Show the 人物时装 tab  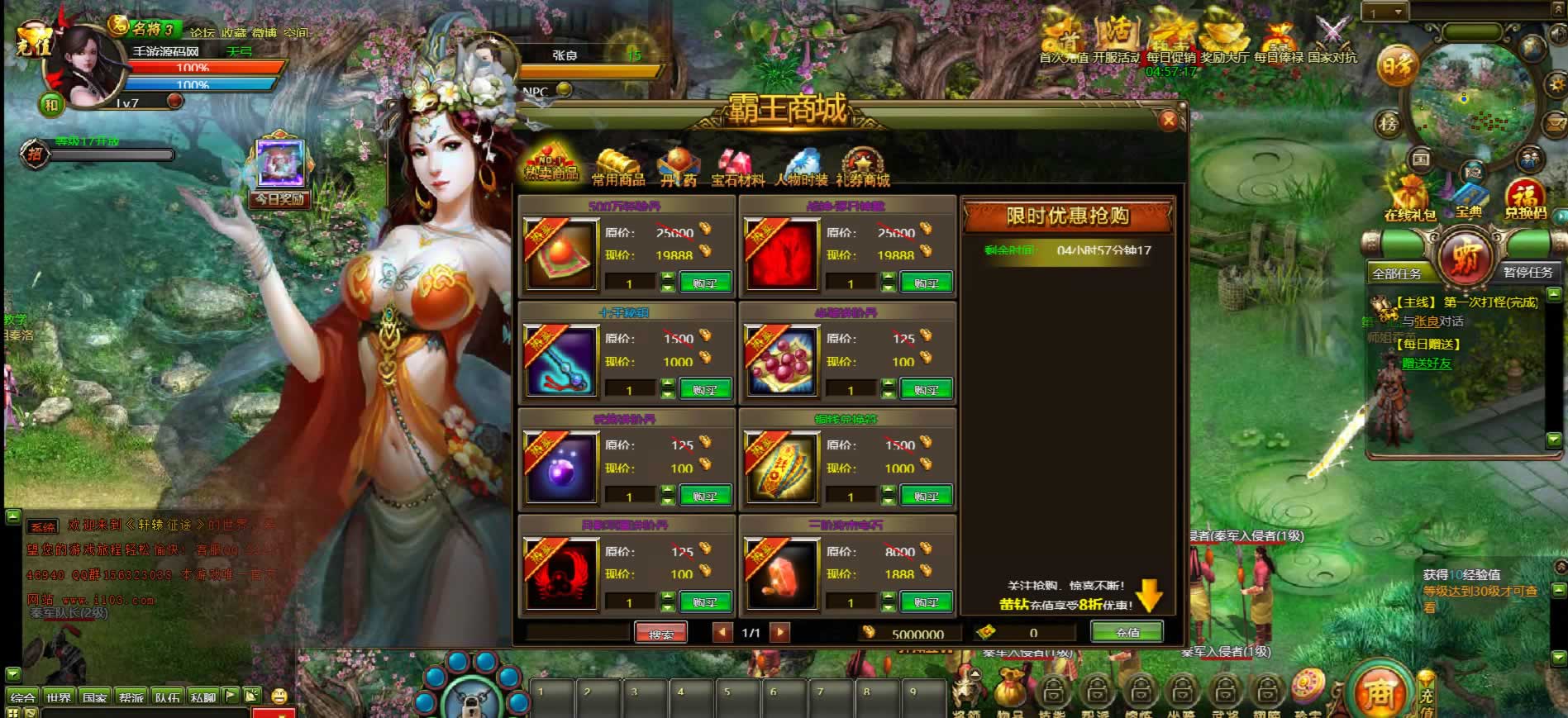pyautogui.click(x=800, y=168)
